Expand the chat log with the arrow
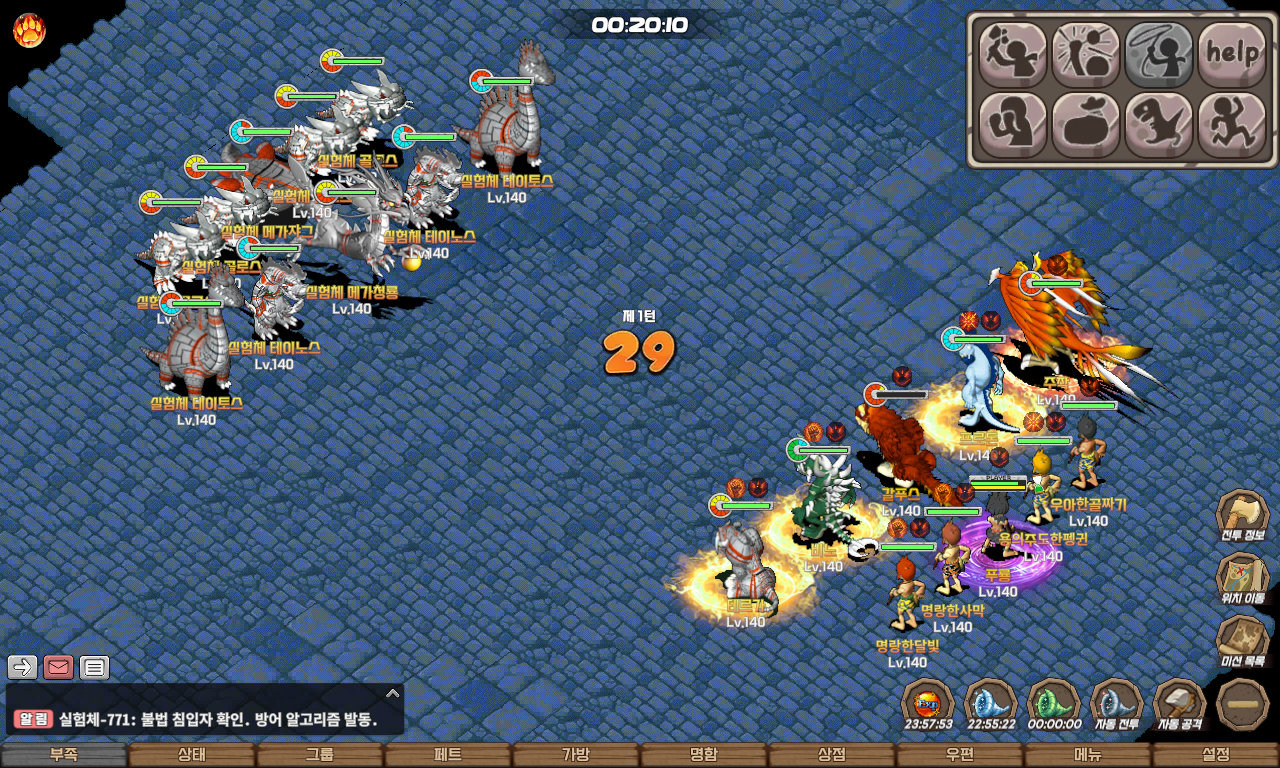 point(393,693)
